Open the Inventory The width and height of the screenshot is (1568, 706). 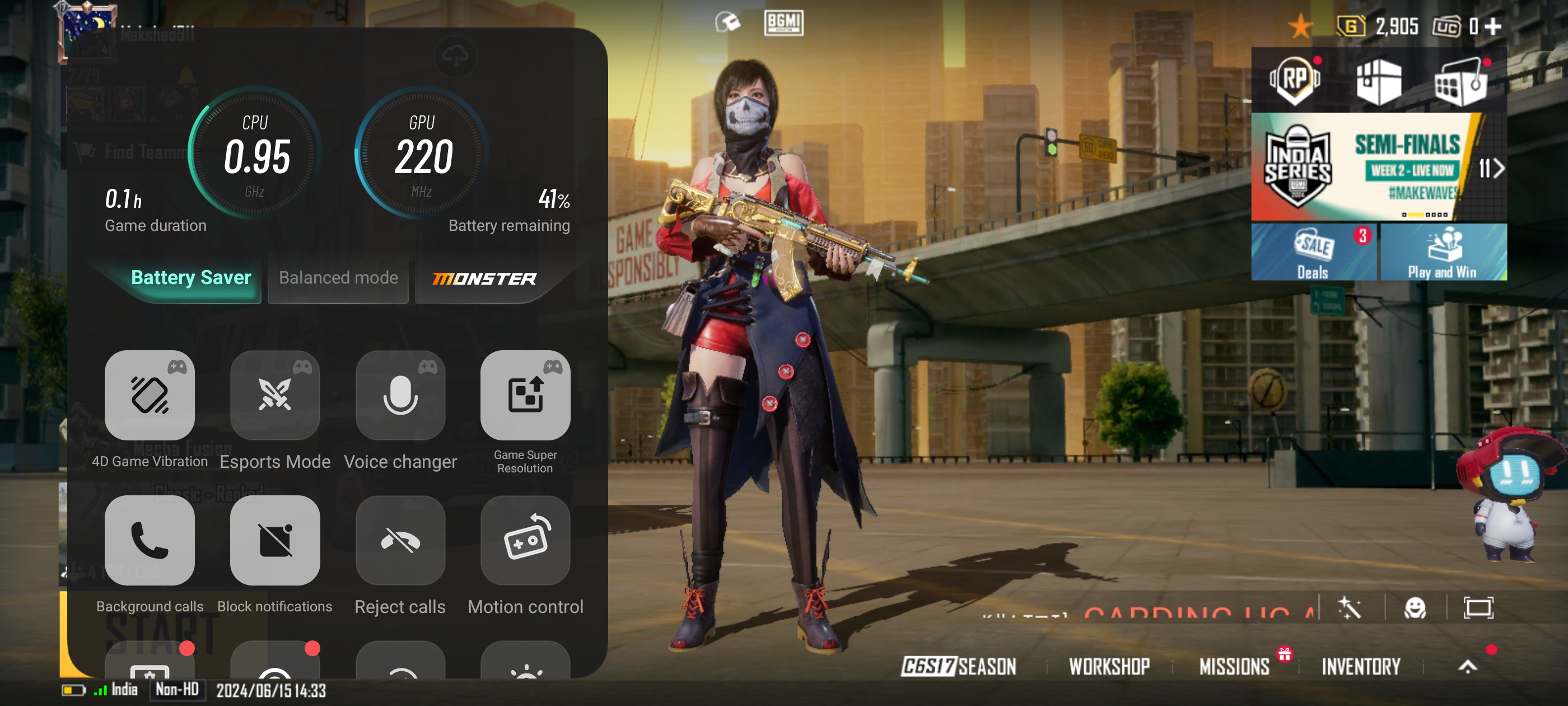(x=1360, y=666)
